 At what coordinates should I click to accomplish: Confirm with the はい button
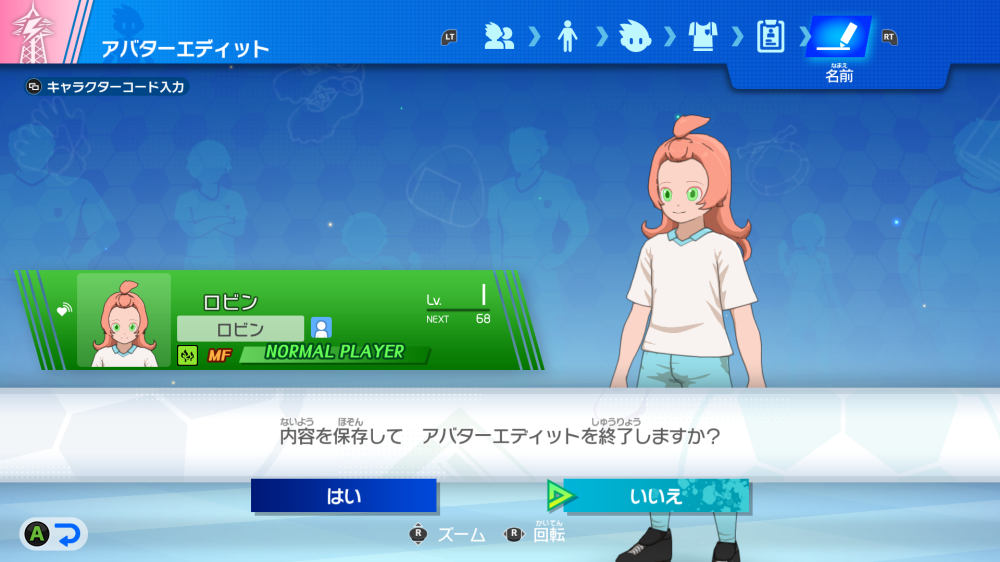[343, 496]
